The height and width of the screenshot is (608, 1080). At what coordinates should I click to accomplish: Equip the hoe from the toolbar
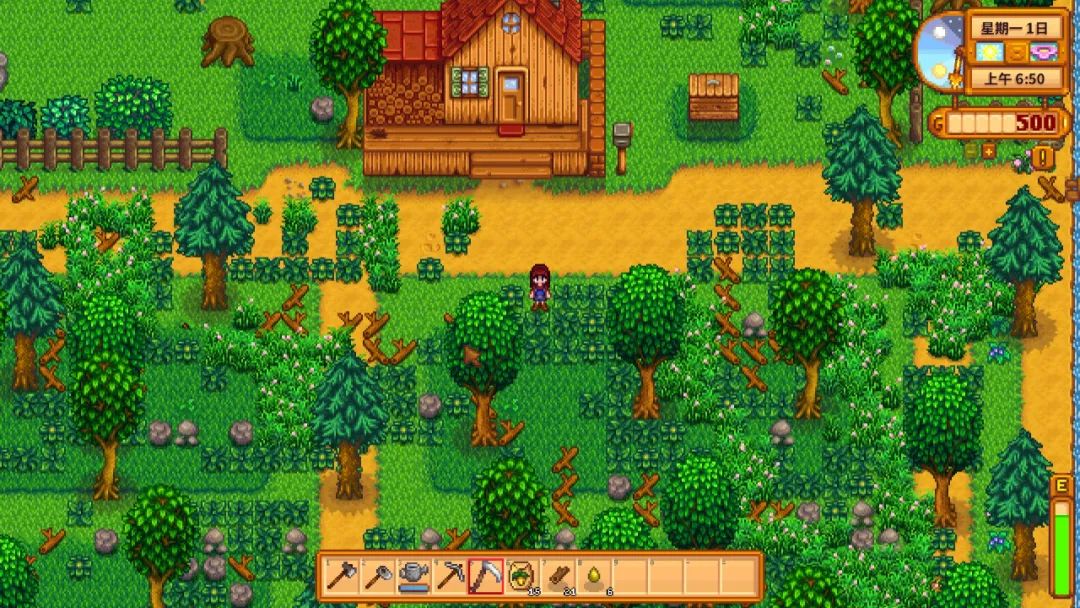[378, 576]
